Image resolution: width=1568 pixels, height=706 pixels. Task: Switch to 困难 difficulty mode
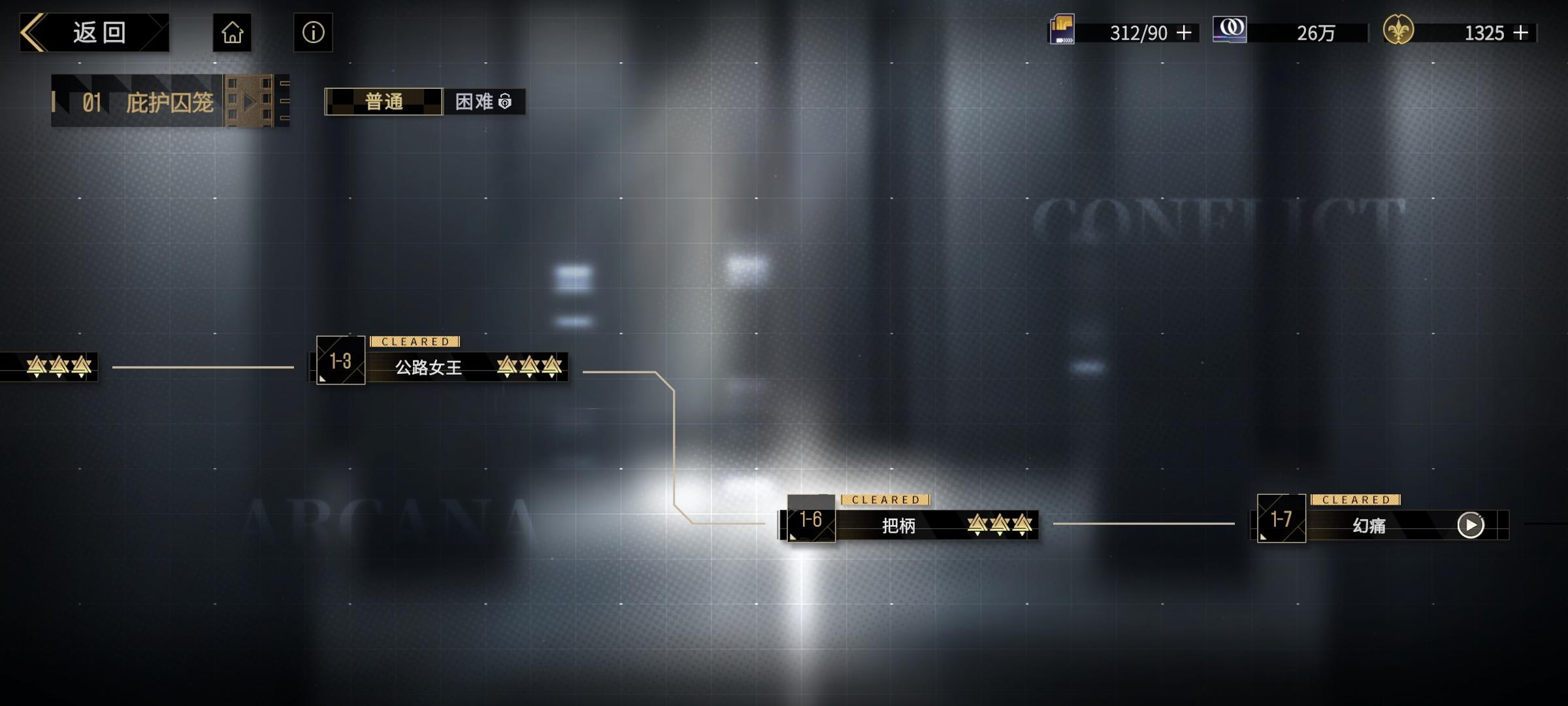478,102
